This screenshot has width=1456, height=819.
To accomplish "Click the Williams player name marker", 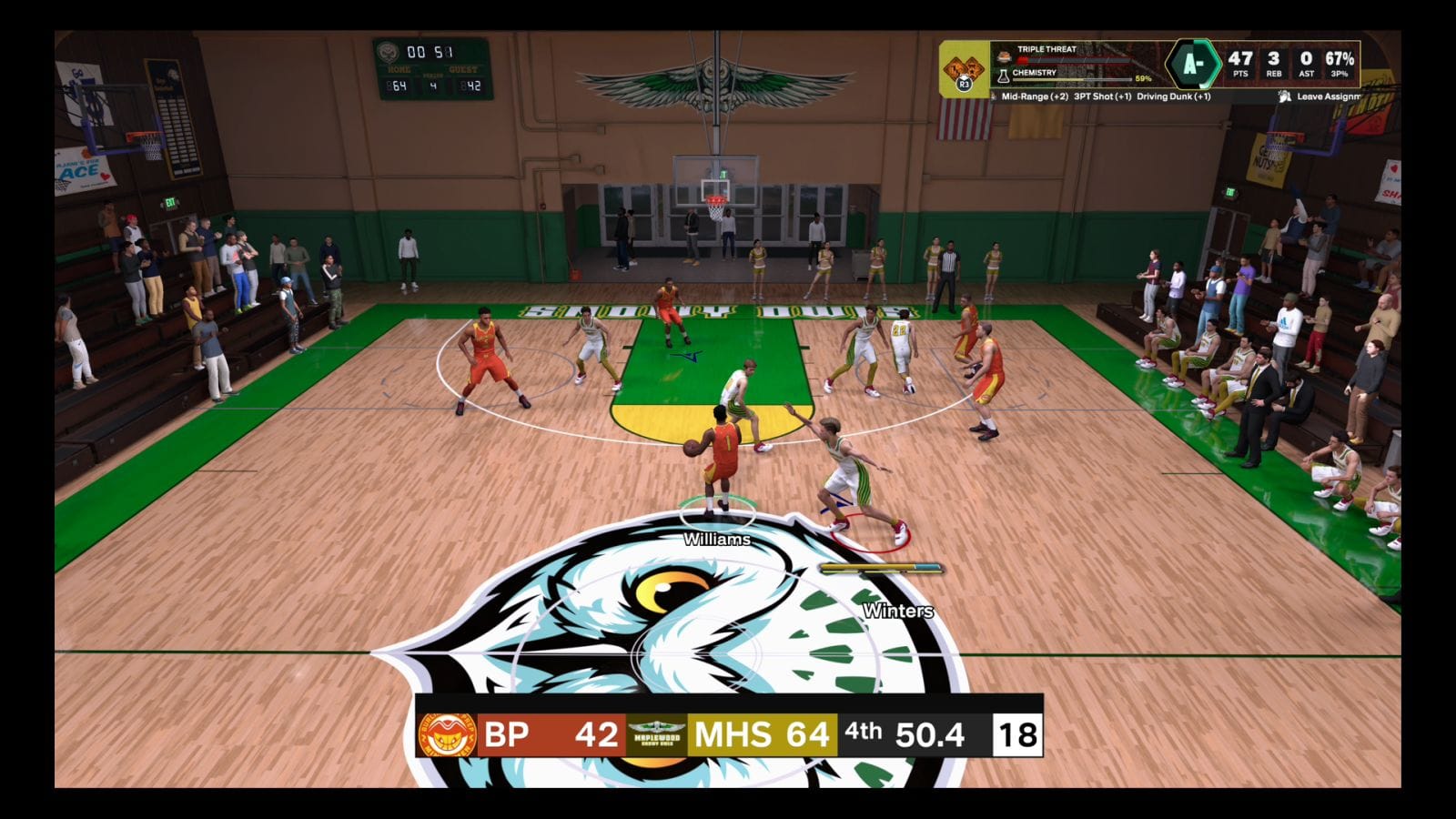I will pyautogui.click(x=717, y=540).
